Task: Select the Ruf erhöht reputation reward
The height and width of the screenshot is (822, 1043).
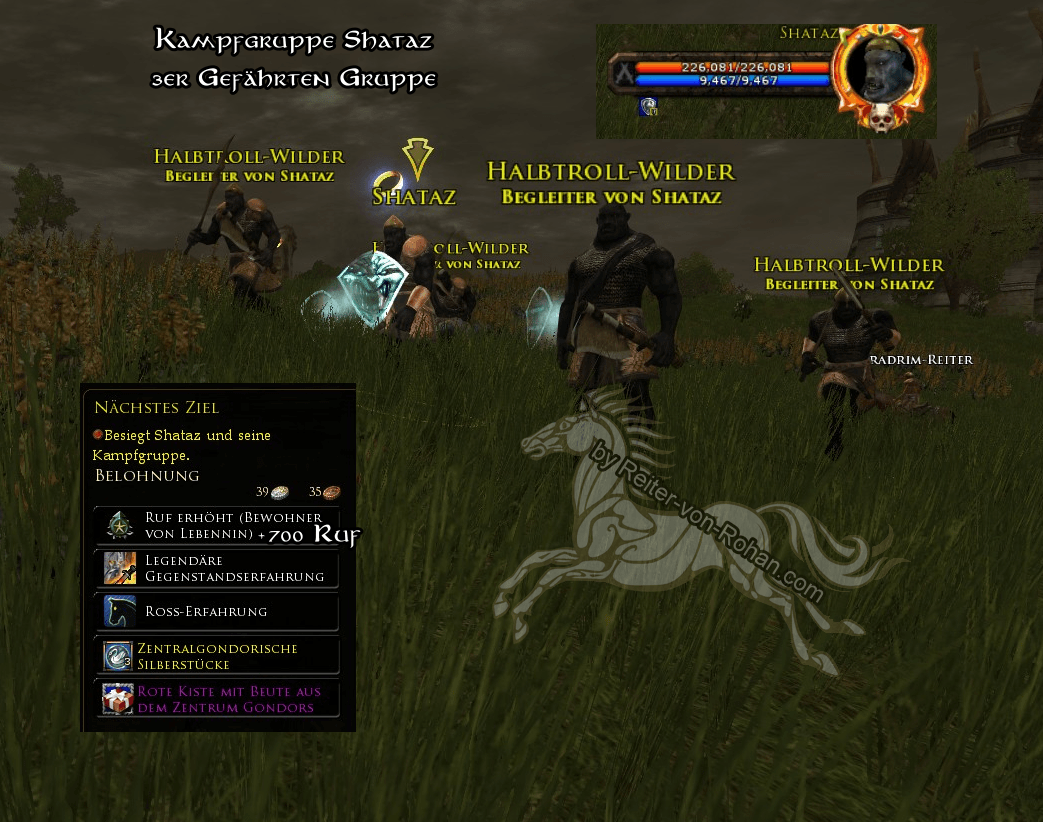Action: coord(216,525)
